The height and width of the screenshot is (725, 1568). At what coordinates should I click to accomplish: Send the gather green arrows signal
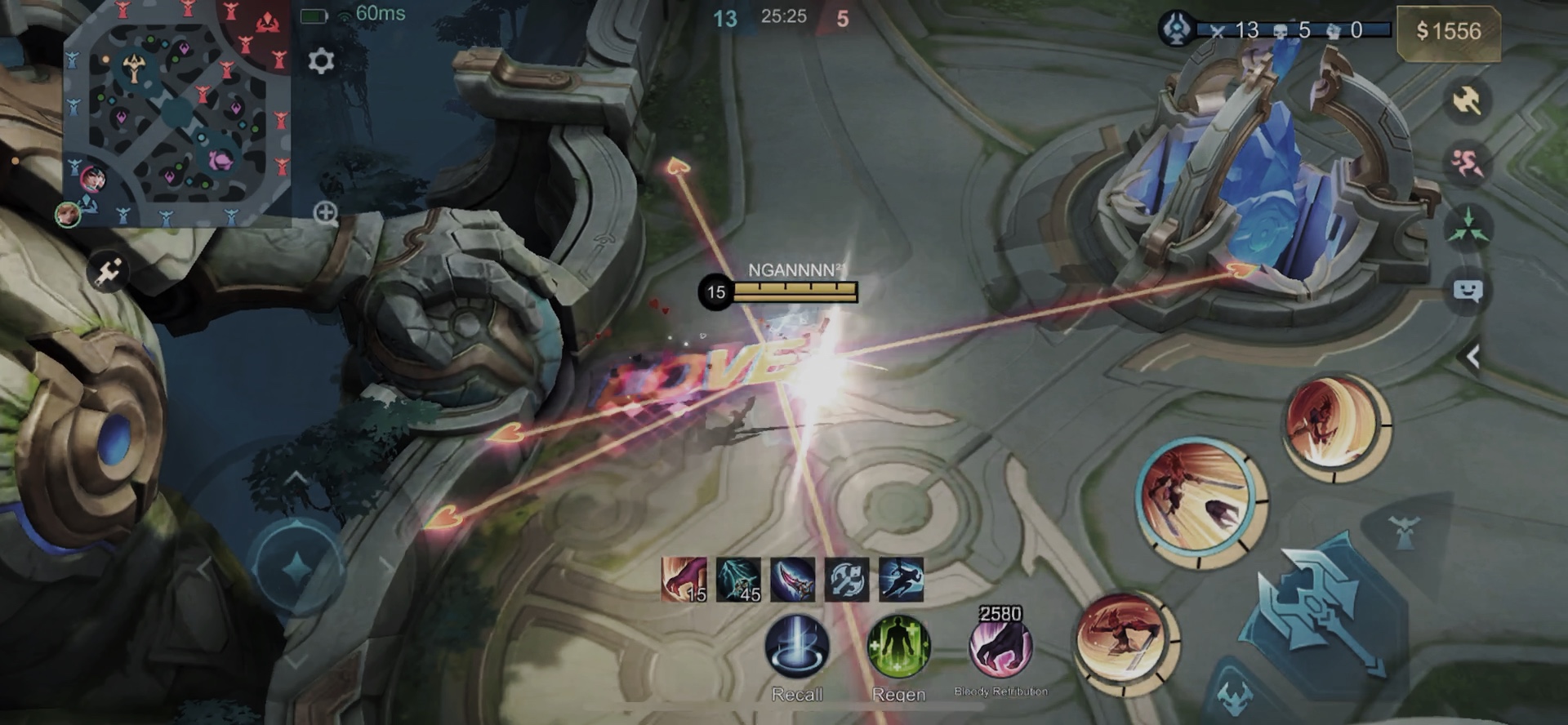[1468, 227]
